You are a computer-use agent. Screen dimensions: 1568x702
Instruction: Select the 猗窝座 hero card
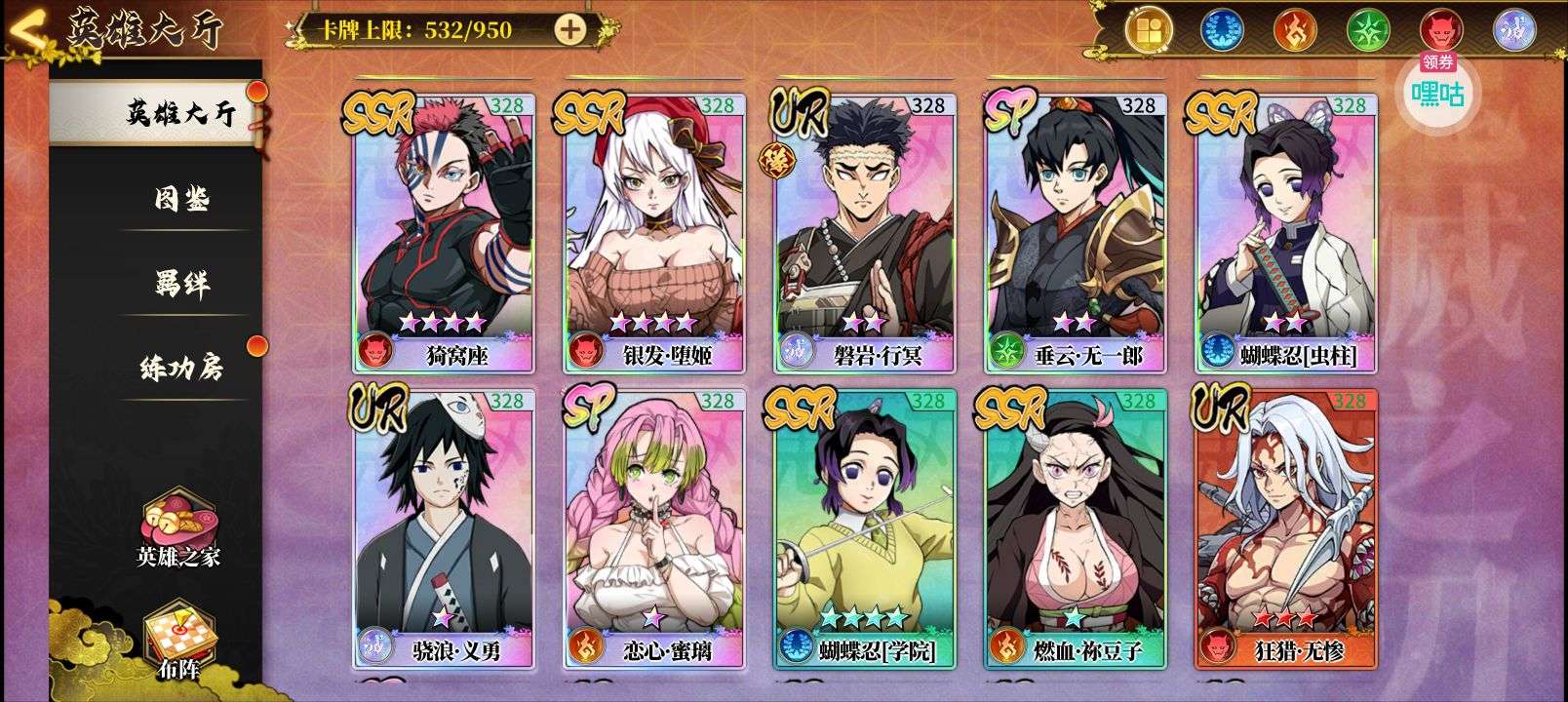pos(444,232)
